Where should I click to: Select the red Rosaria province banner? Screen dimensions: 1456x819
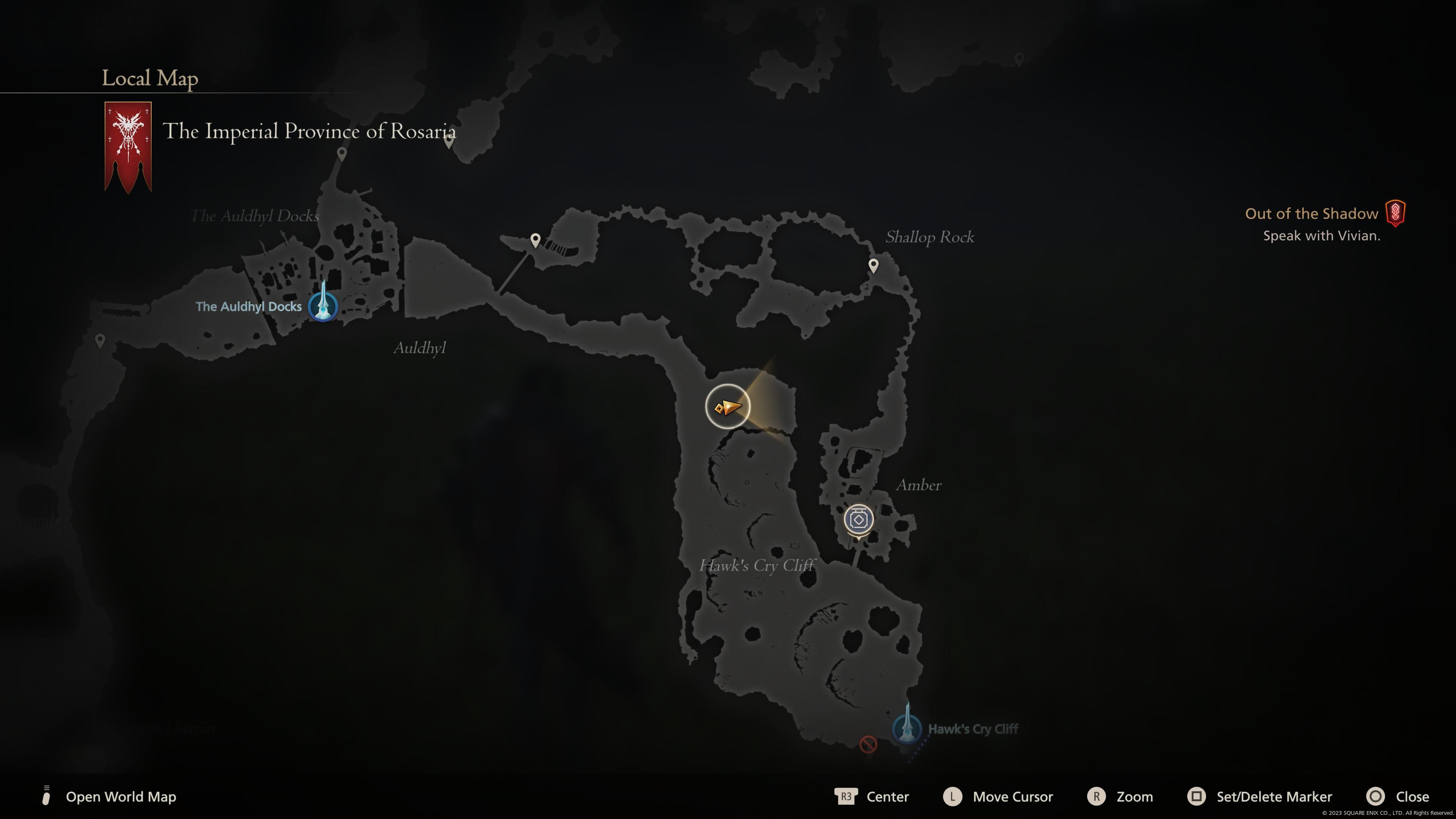(x=128, y=146)
